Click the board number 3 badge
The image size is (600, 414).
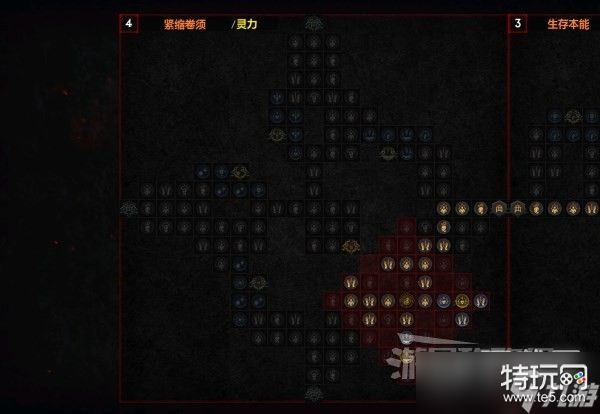tap(518, 23)
